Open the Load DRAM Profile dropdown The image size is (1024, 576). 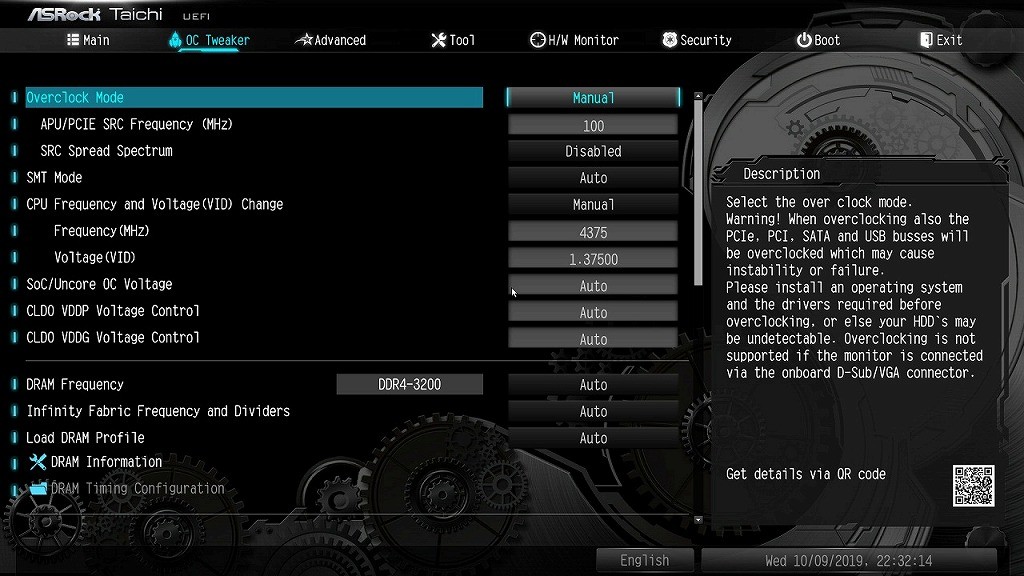[x=593, y=438]
